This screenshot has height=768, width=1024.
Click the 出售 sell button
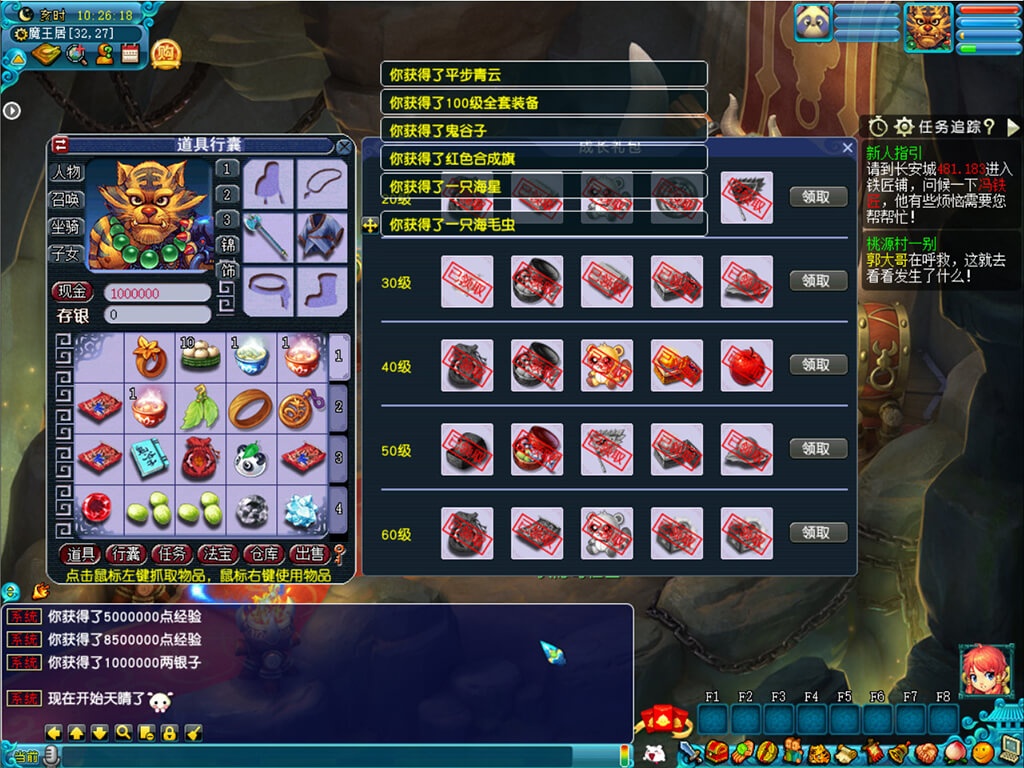coord(309,554)
